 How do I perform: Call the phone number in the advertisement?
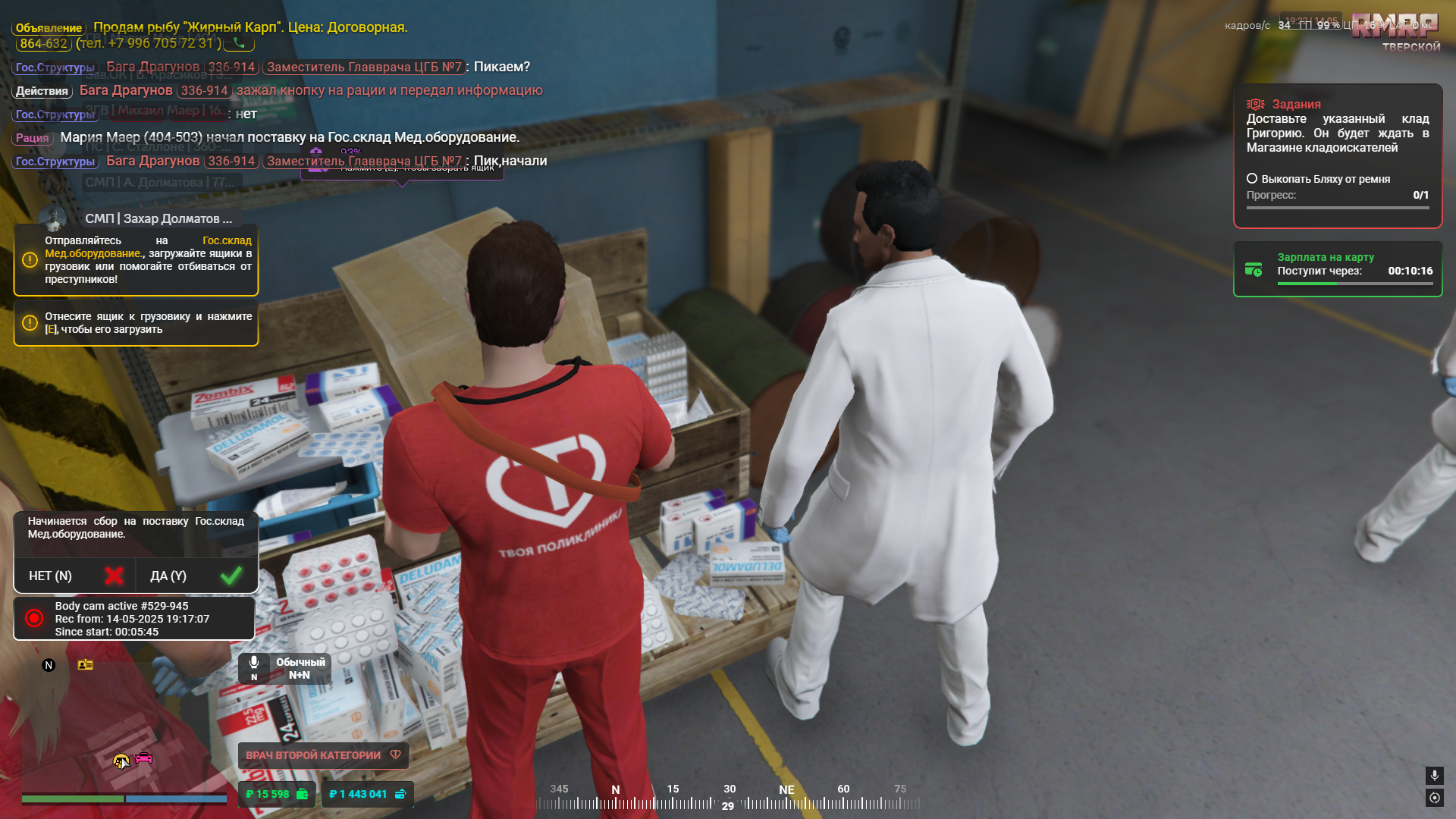pos(239,43)
